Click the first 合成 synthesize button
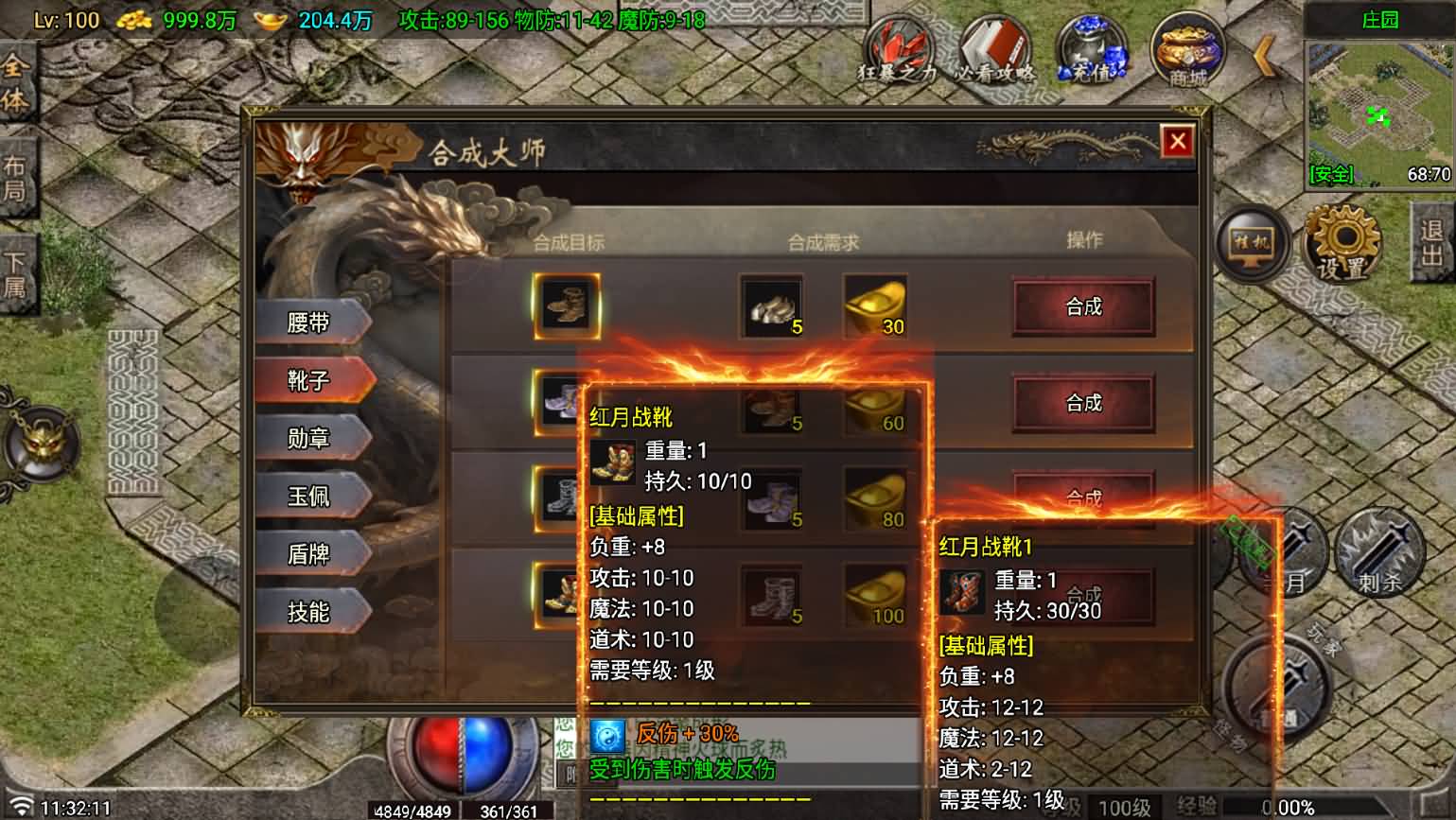 pyautogui.click(x=1083, y=307)
